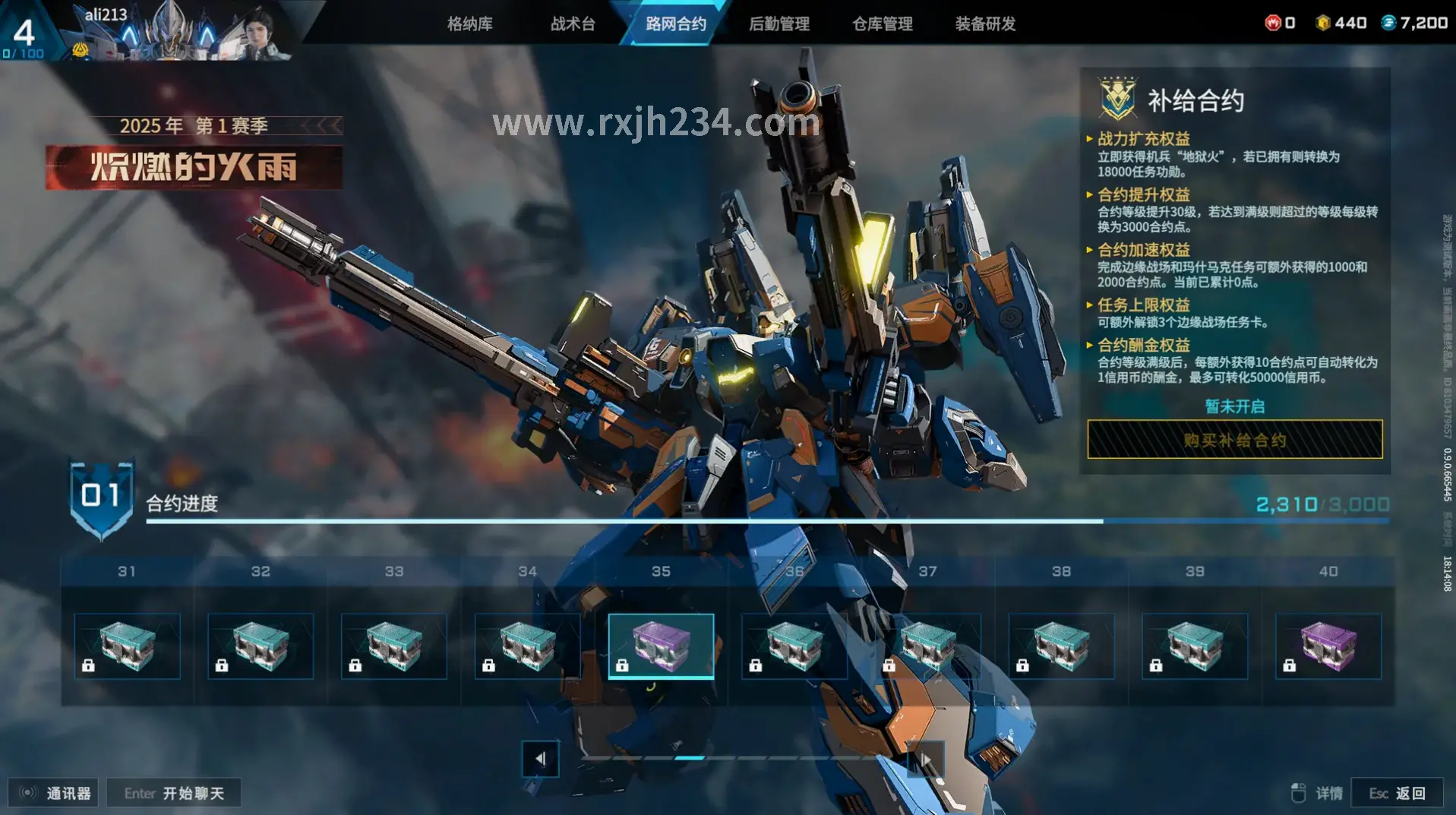Select the level 38 reward crate
Screen dimensions: 1456x815
tap(1061, 646)
